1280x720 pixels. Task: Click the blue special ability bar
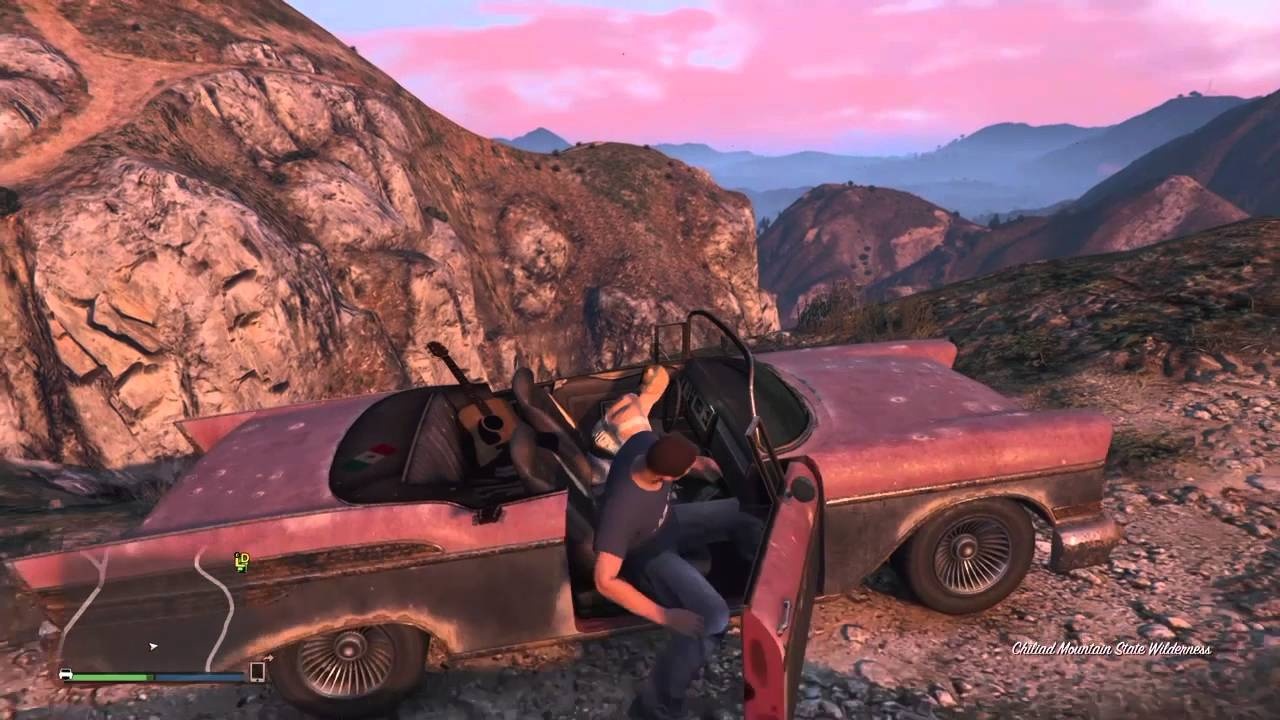click(200, 676)
